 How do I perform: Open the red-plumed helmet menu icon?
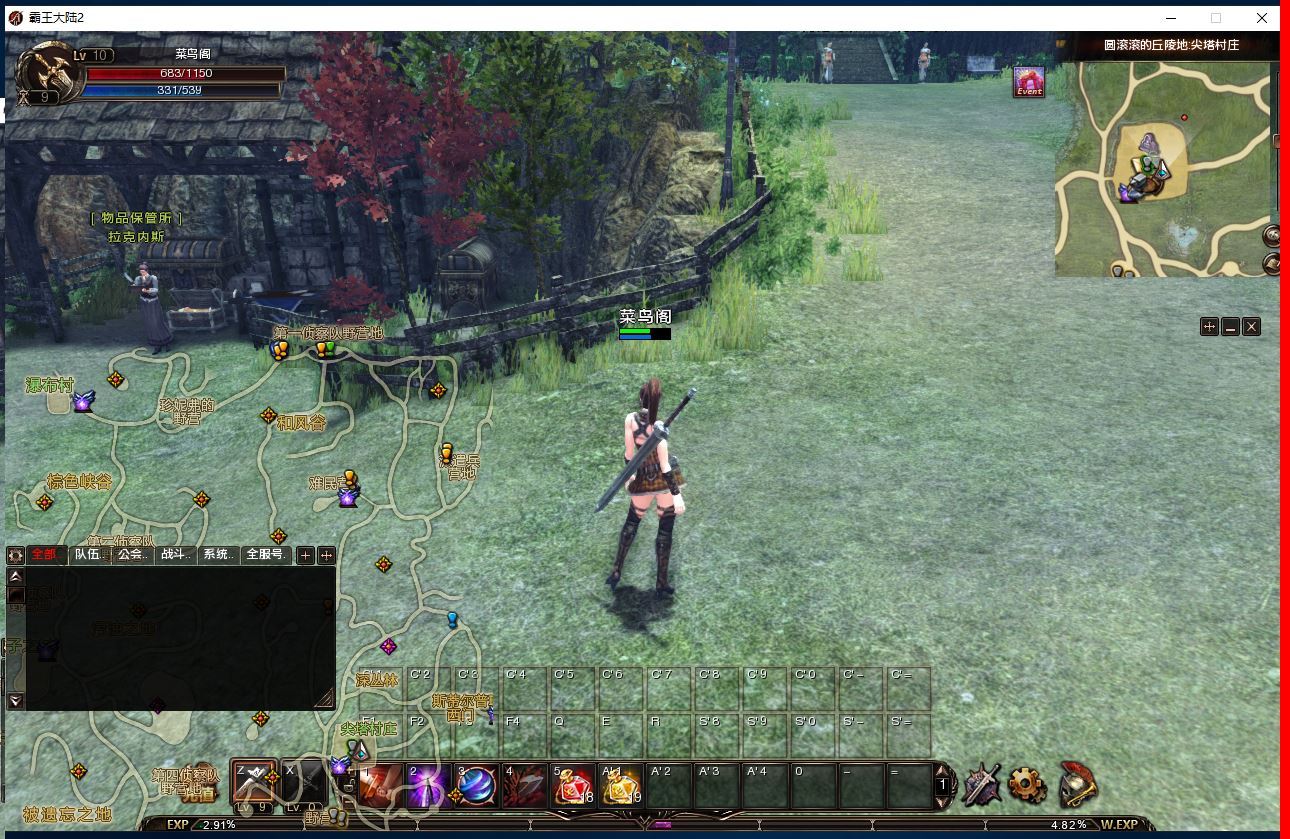point(1076,785)
